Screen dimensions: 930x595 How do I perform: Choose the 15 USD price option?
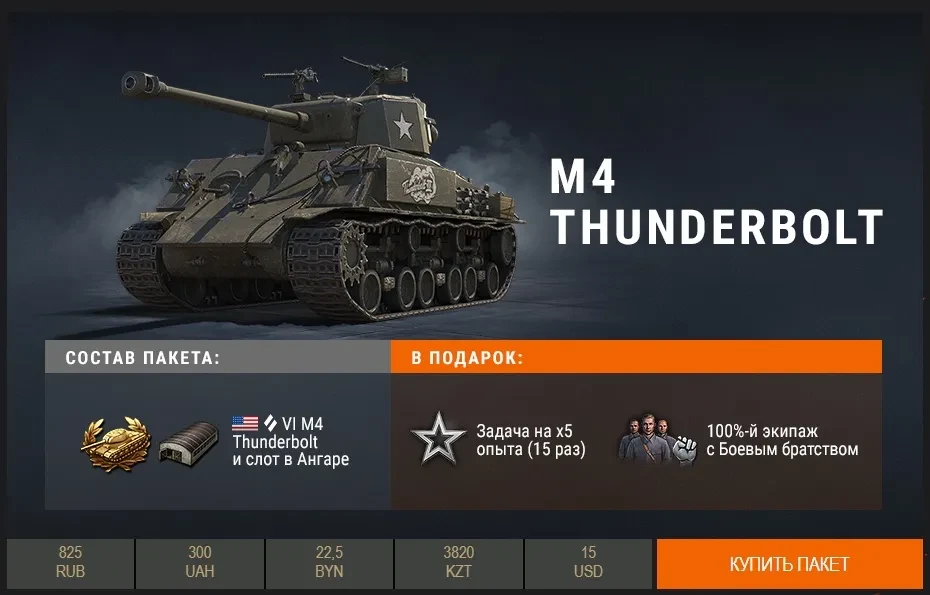pos(588,563)
